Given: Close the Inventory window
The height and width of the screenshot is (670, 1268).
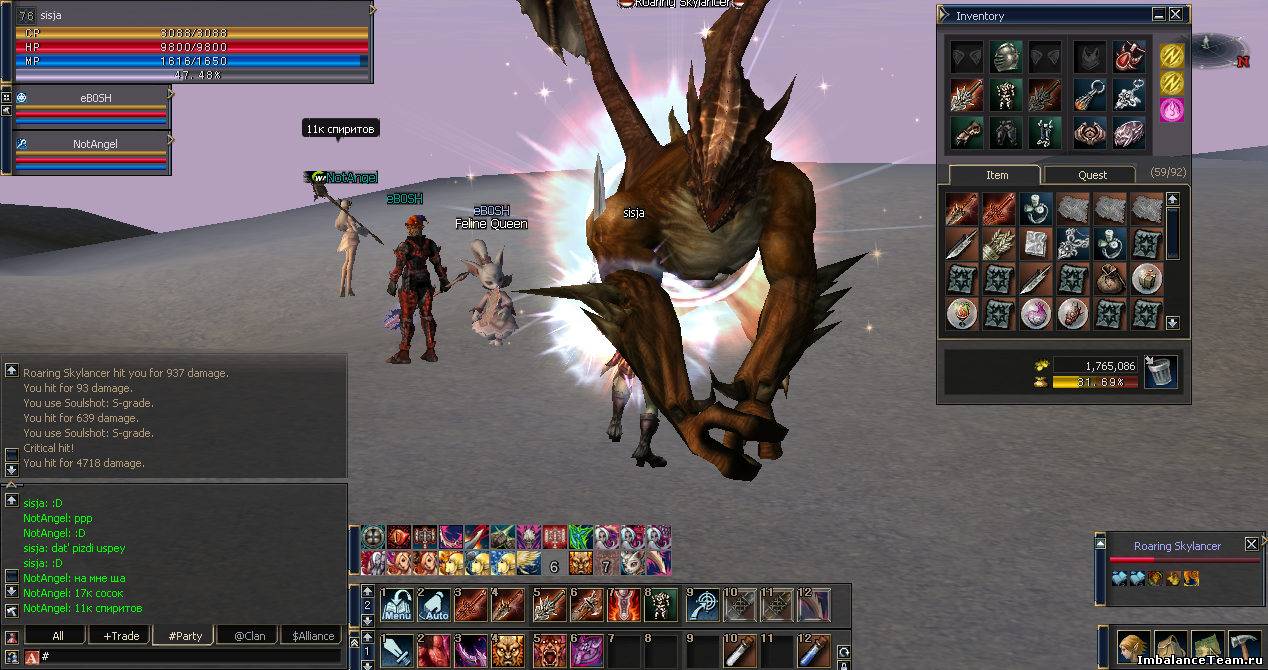Looking at the screenshot, I should [x=1176, y=15].
